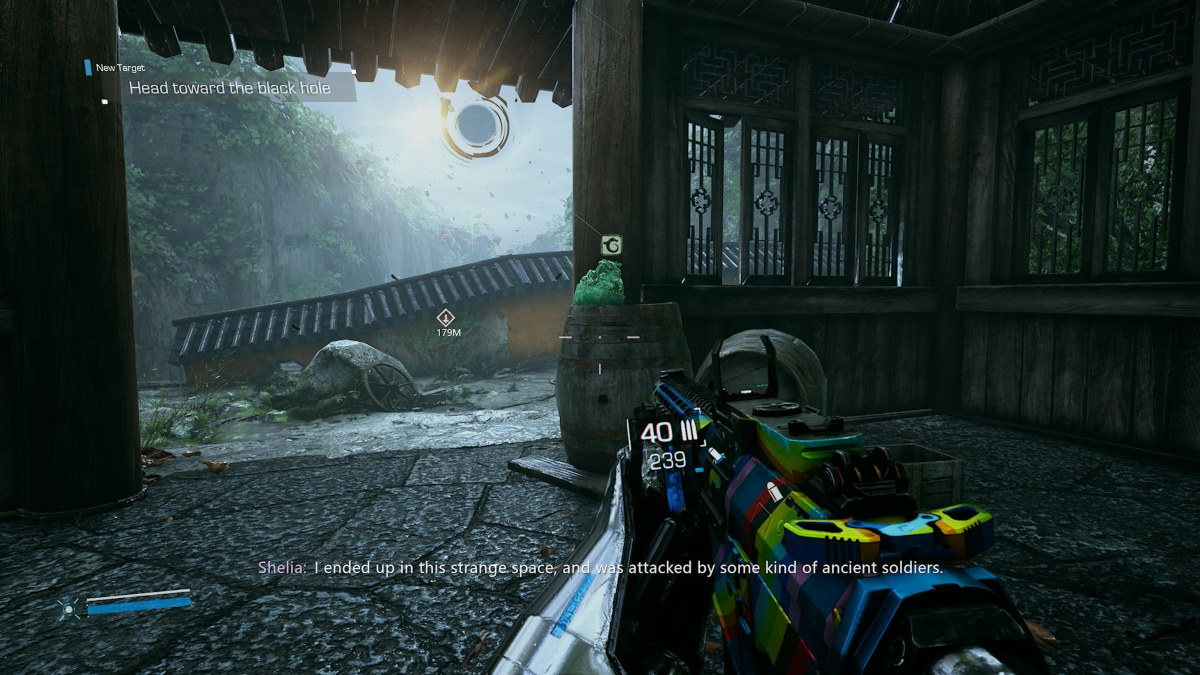Click the green collectible marker icon above the barrel
1200x675 pixels.
click(611, 245)
